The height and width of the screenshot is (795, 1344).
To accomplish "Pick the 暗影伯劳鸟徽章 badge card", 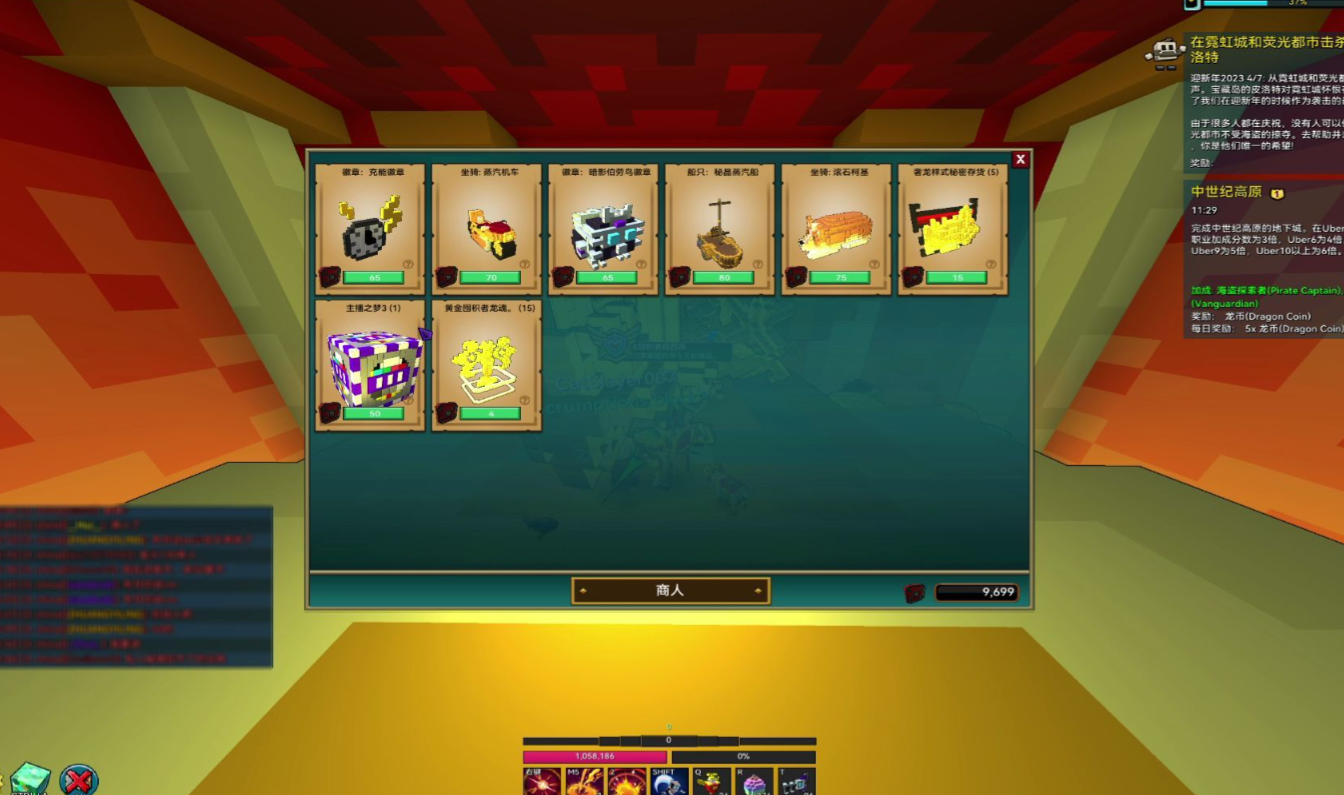I will click(x=603, y=229).
